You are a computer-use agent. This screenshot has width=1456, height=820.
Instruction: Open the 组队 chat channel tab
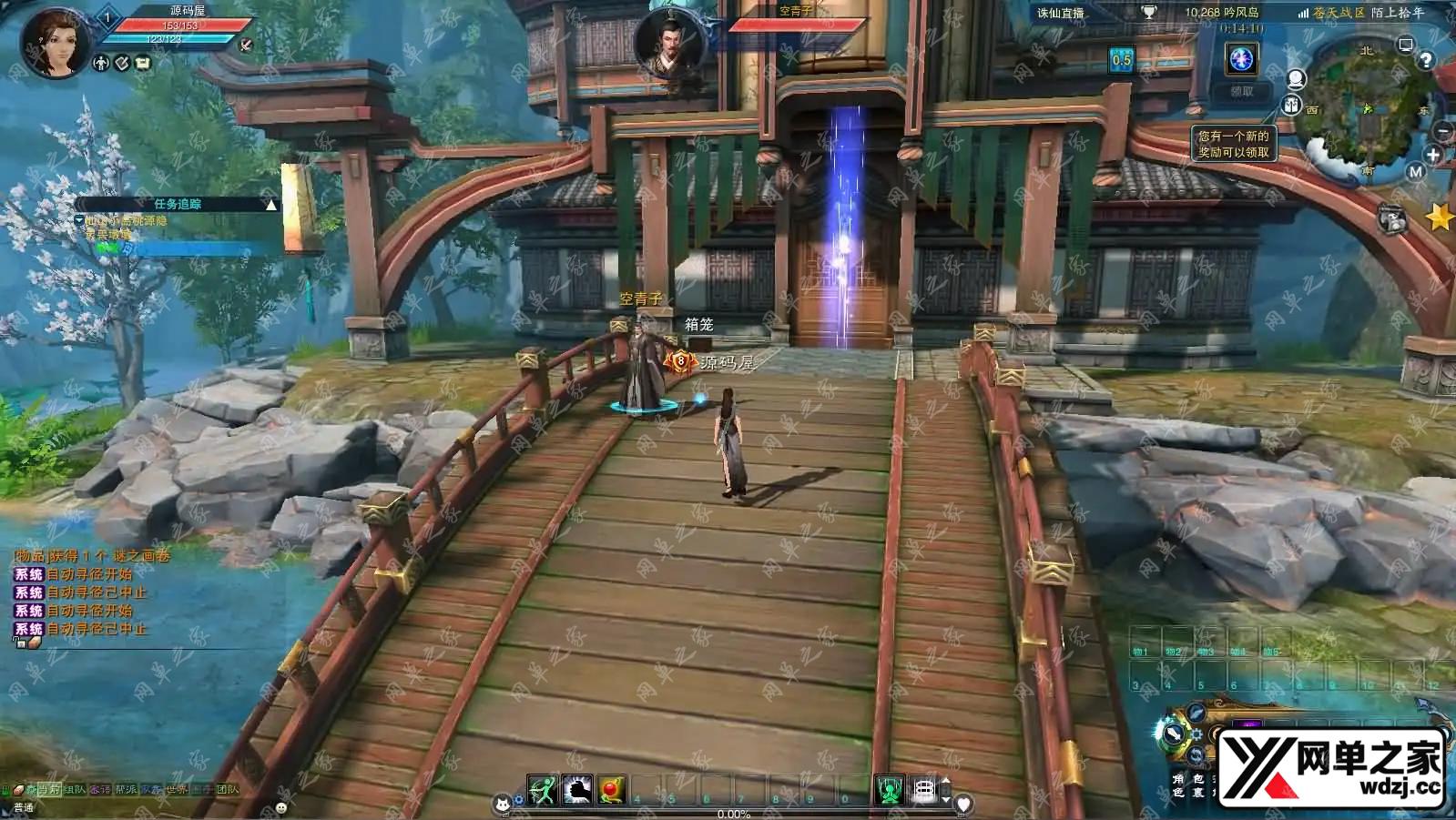[x=75, y=790]
